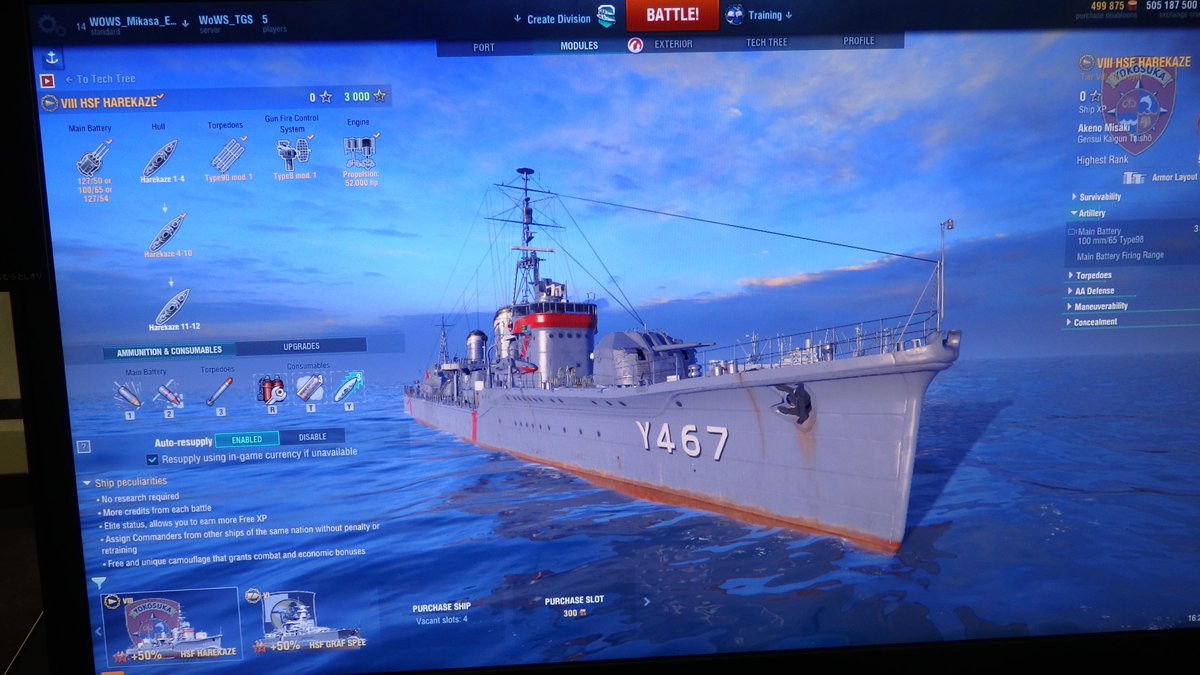This screenshot has width=1200, height=675.
Task: Open the Armor Layout viewer
Action: 1161,178
